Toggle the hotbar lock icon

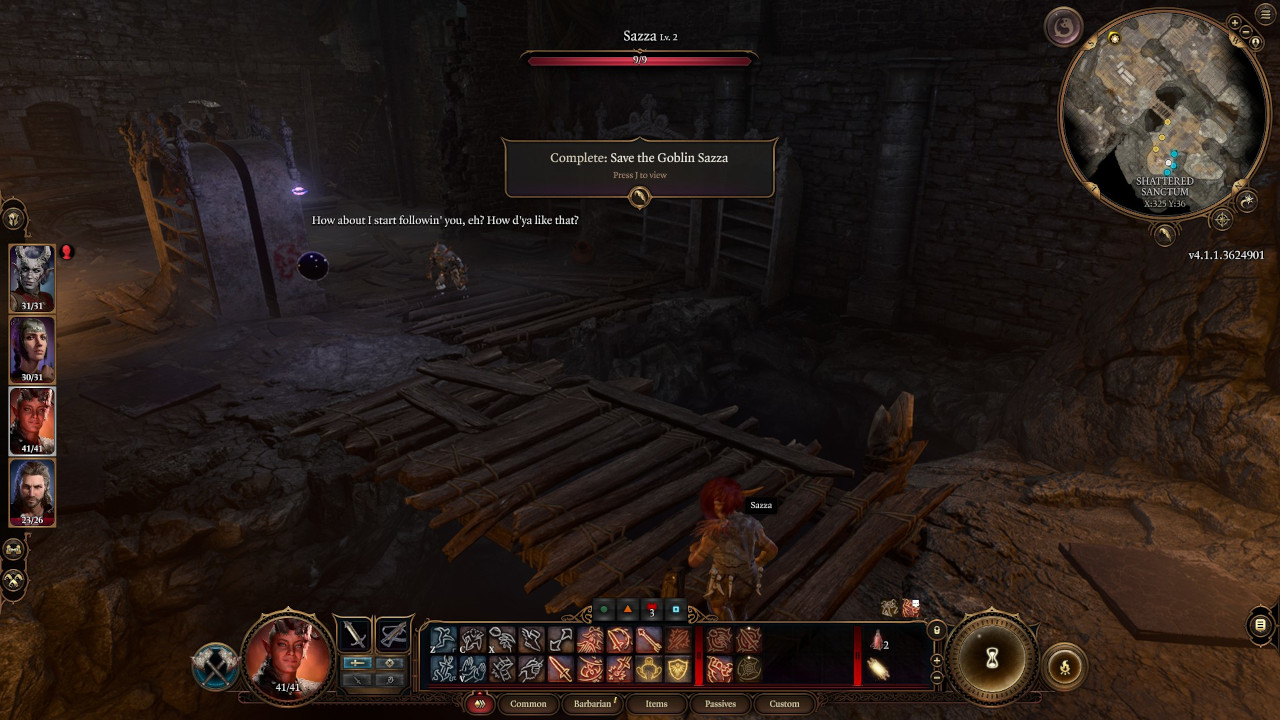[x=936, y=630]
